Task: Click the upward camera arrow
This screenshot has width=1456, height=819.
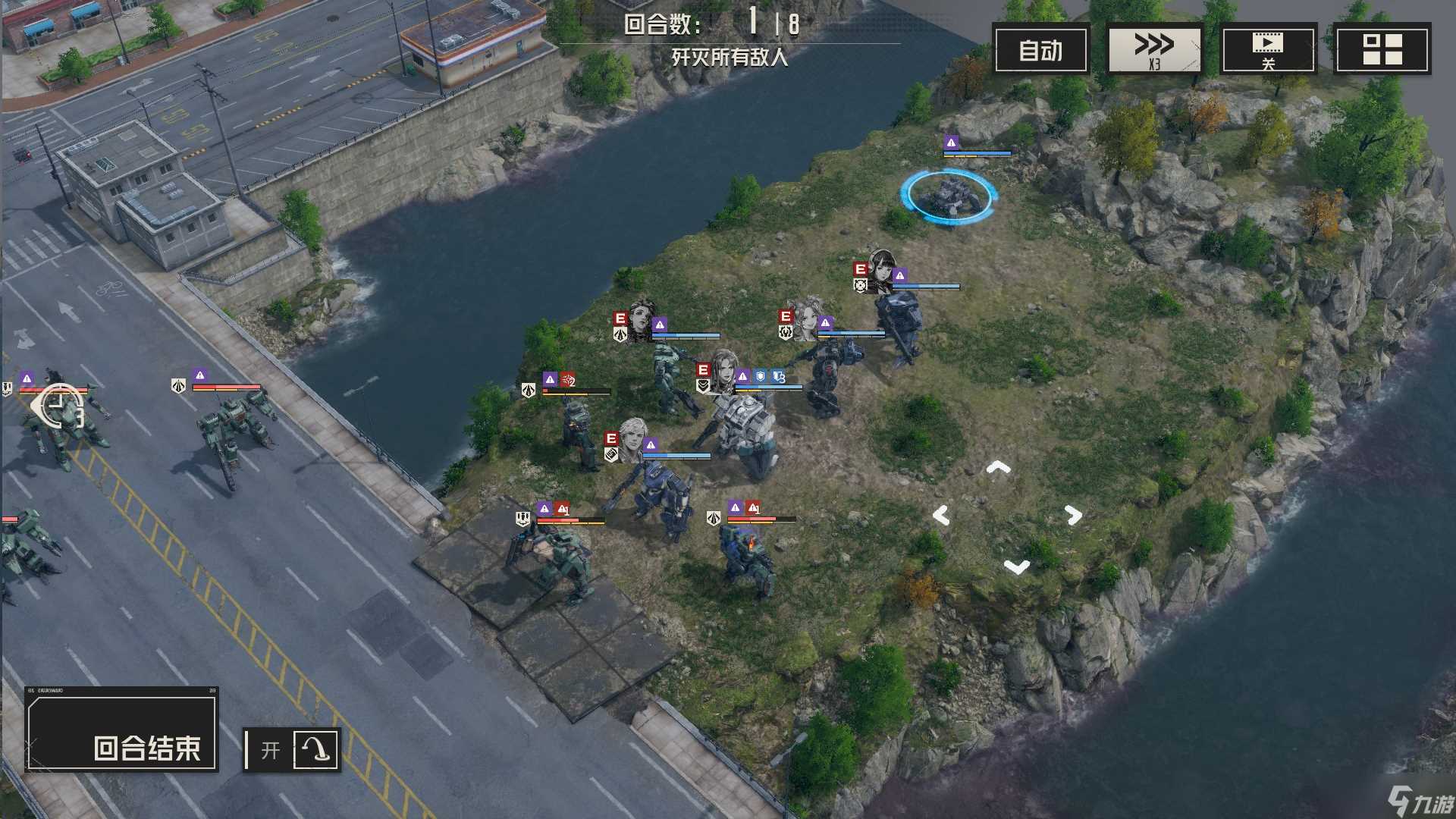Action: pyautogui.click(x=998, y=468)
